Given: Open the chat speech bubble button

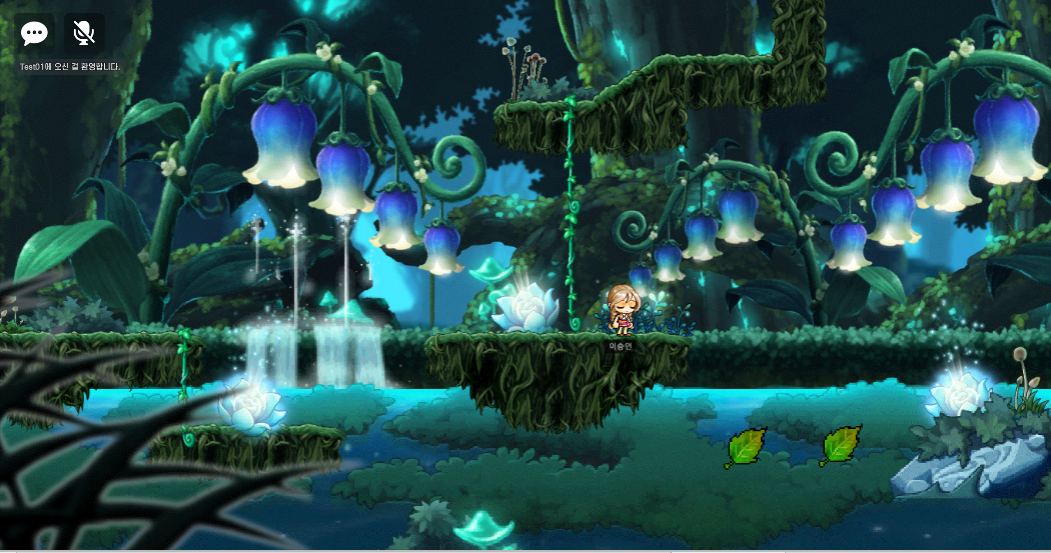Looking at the screenshot, I should [35, 33].
